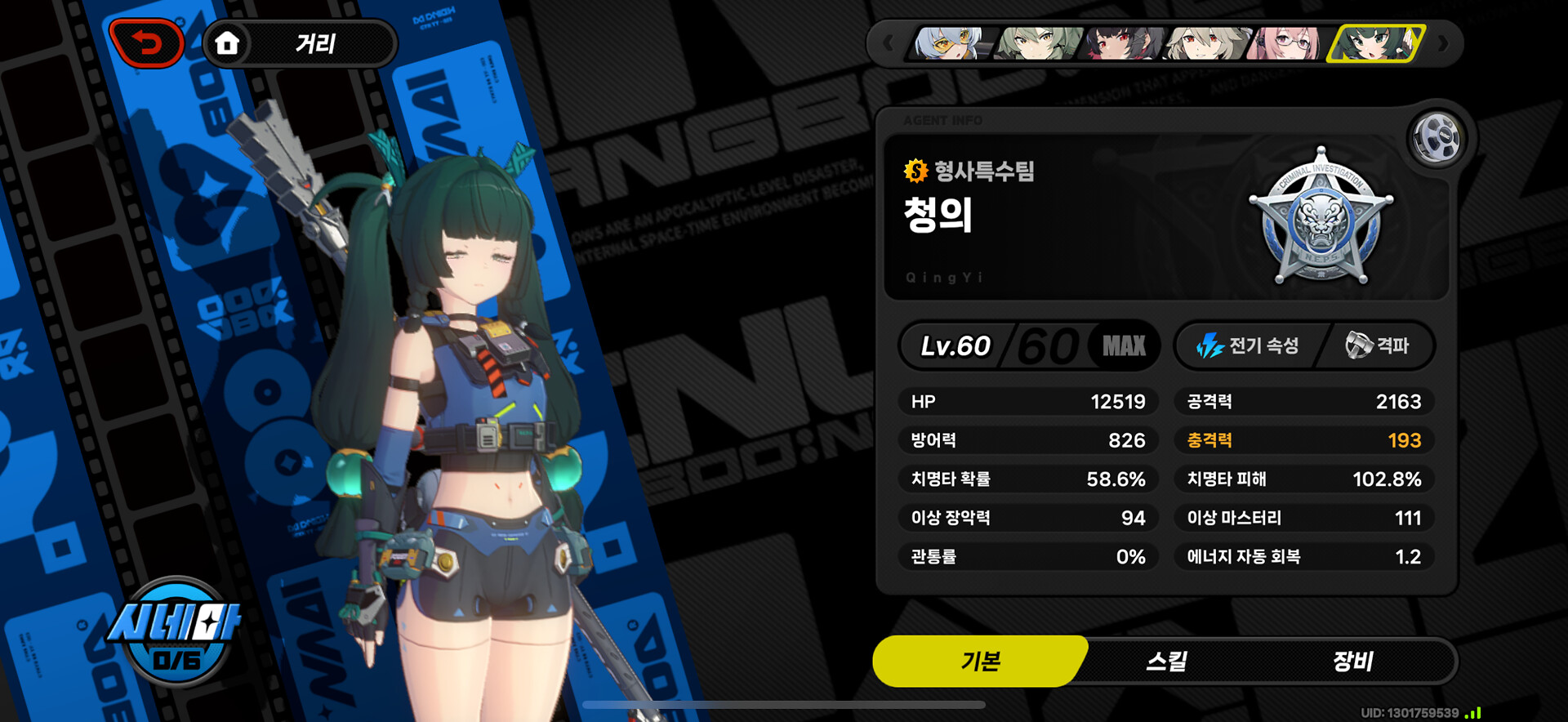This screenshot has width=1568, height=722.
Task: Switch to the 장비 tab
Action: pyautogui.click(x=1352, y=661)
